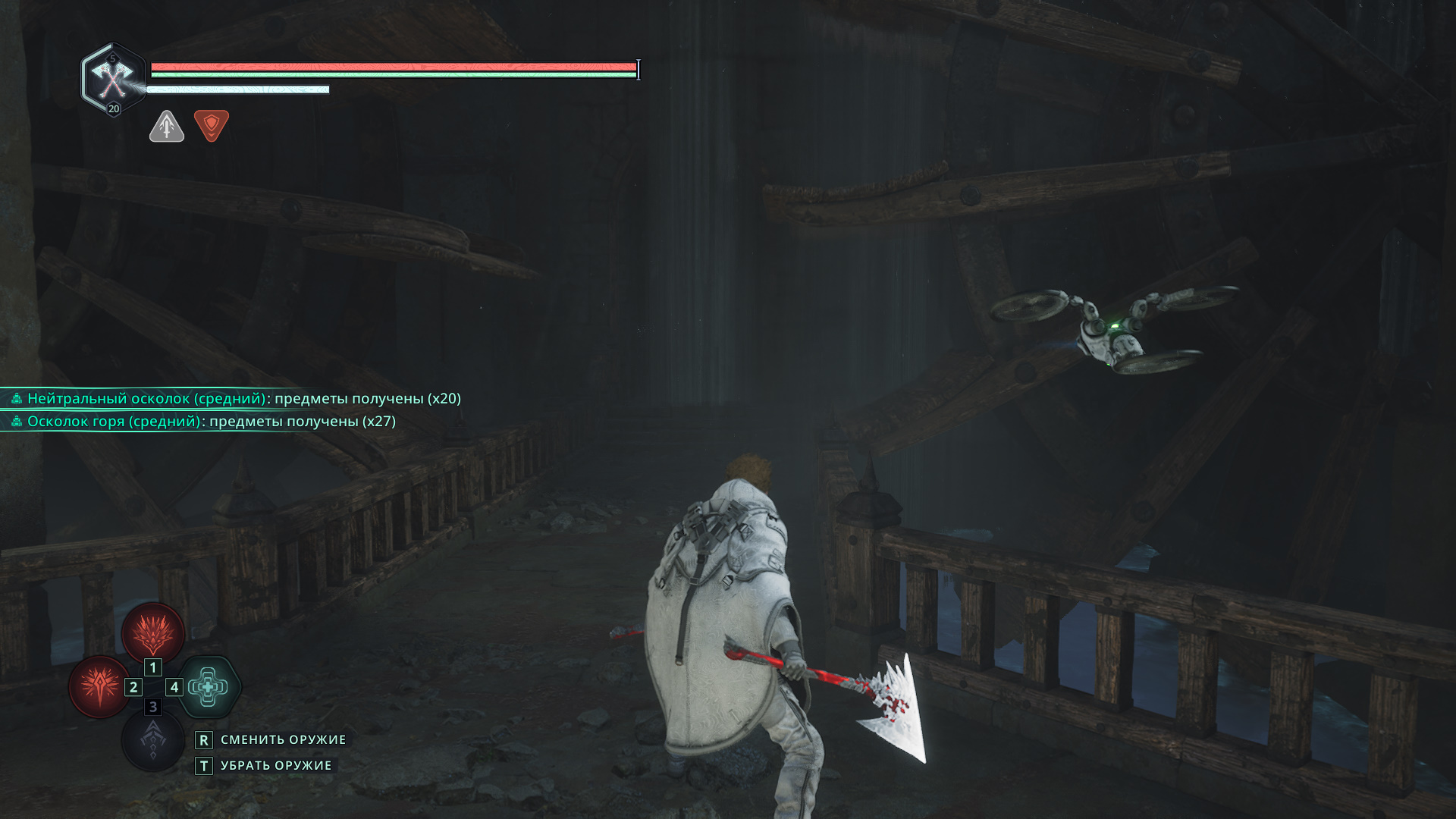The width and height of the screenshot is (1456, 819).
Task: Trigger the dark chevron ability in slot 3
Action: click(x=153, y=740)
